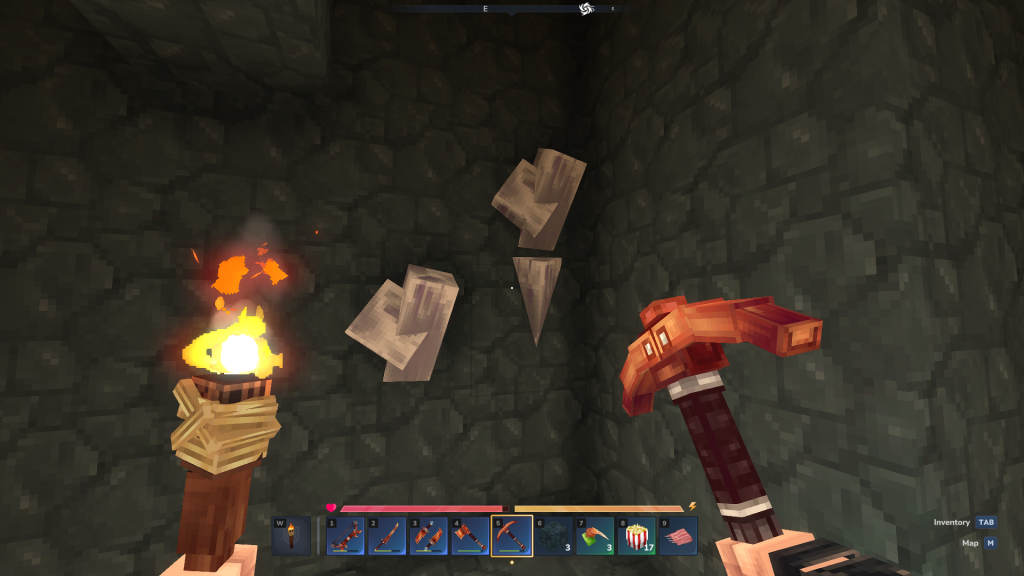The image size is (1024, 576).
Task: Click the swirl marker on the compass
Action: pyautogui.click(x=586, y=9)
